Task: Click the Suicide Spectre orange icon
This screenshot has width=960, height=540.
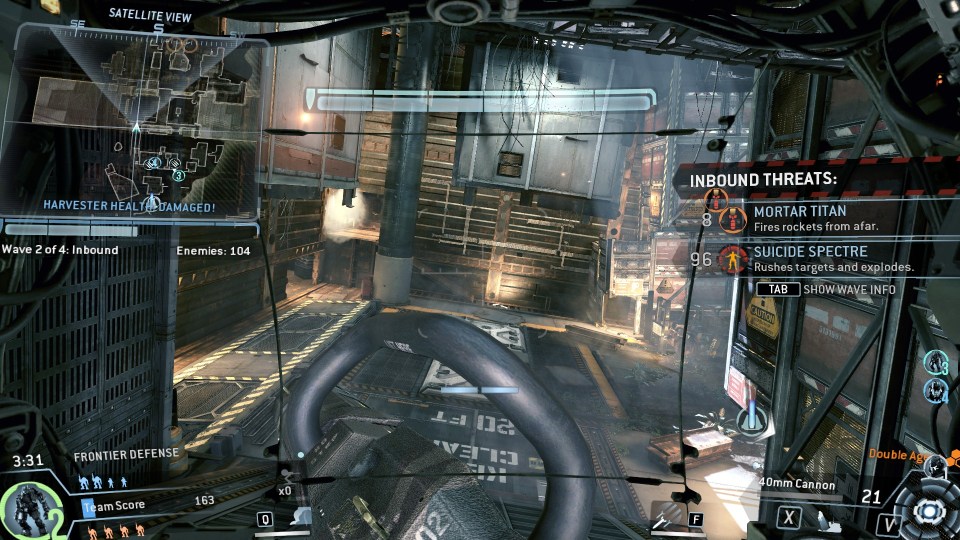Action: [x=734, y=259]
